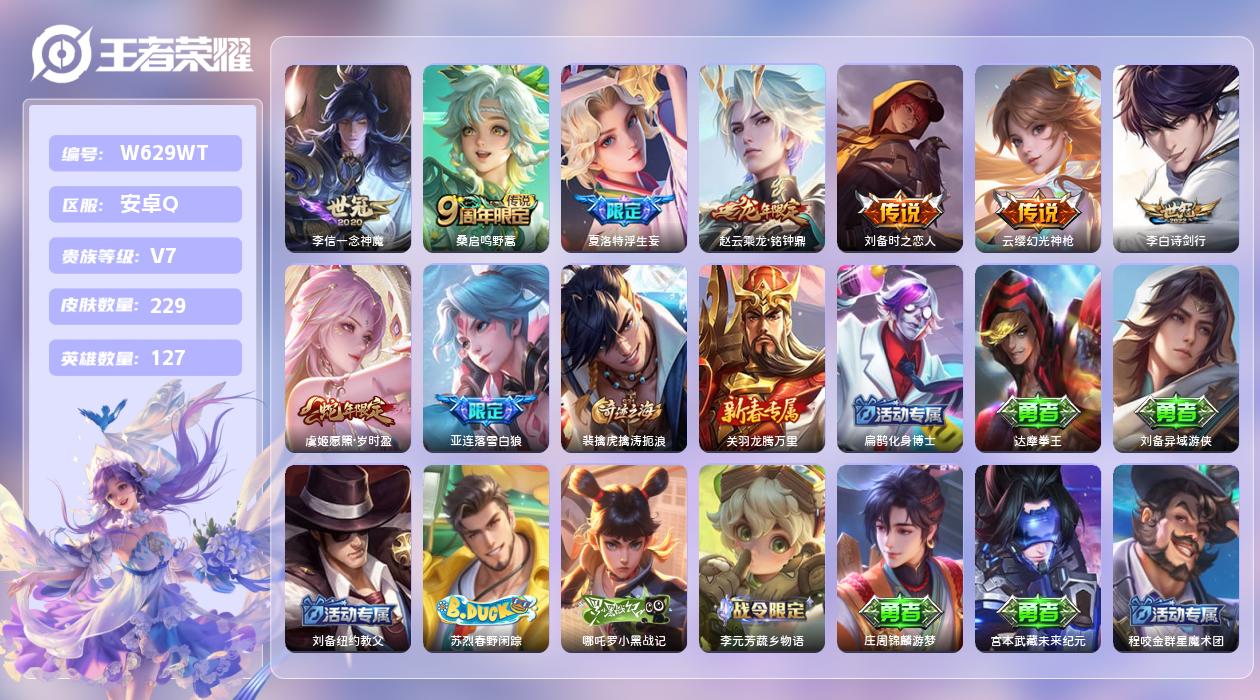
Task: Select the 关羽龙腾万里 skin card
Action: (x=762, y=358)
